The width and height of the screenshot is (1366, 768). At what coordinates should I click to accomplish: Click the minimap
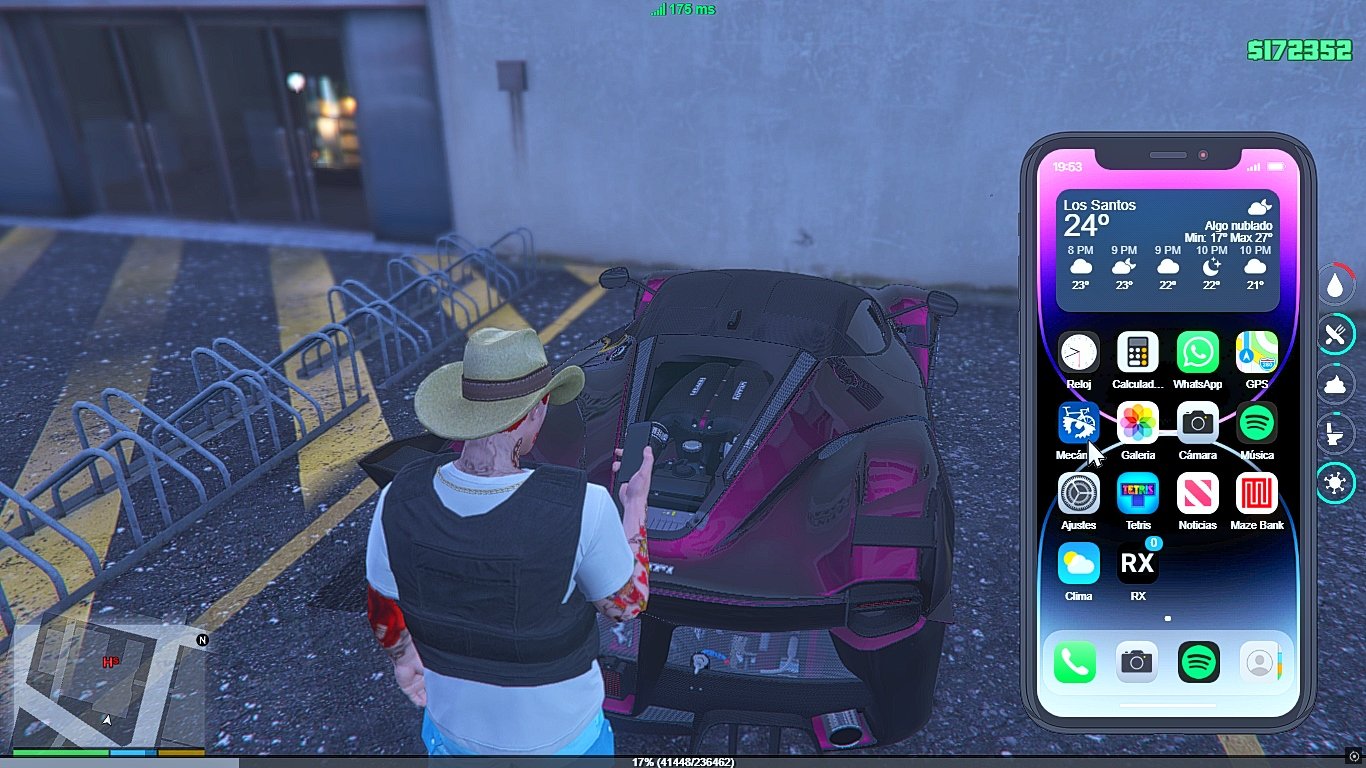tap(108, 685)
